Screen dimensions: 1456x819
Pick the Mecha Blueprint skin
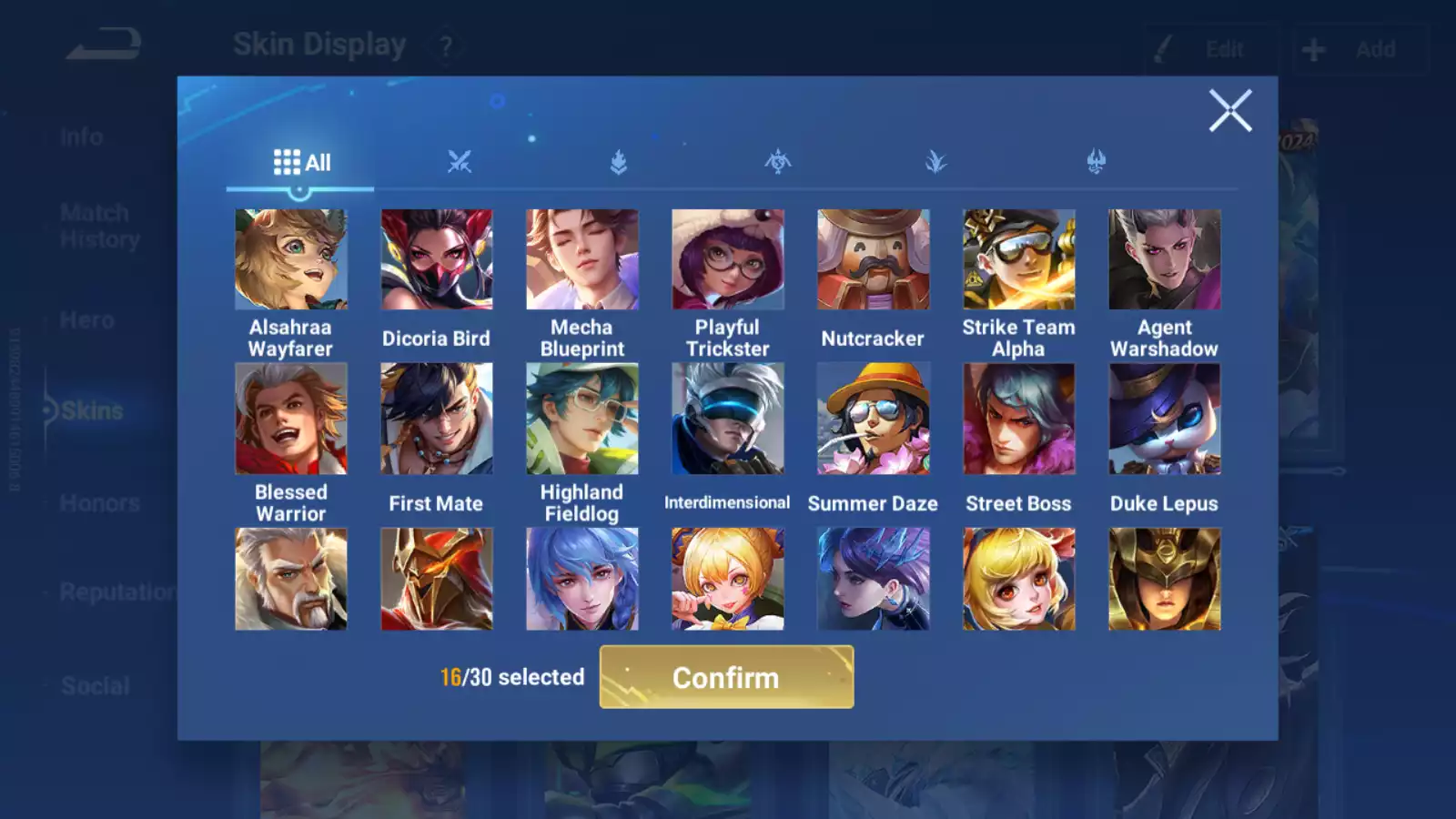pos(582,260)
